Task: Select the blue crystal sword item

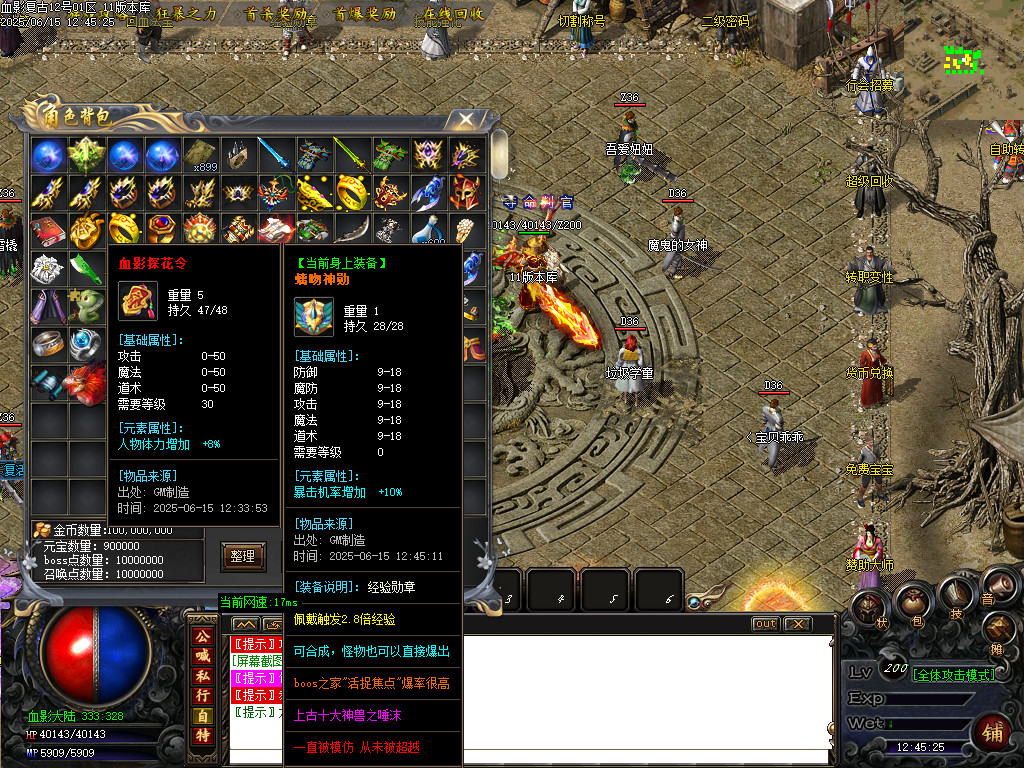Action: coord(274,154)
